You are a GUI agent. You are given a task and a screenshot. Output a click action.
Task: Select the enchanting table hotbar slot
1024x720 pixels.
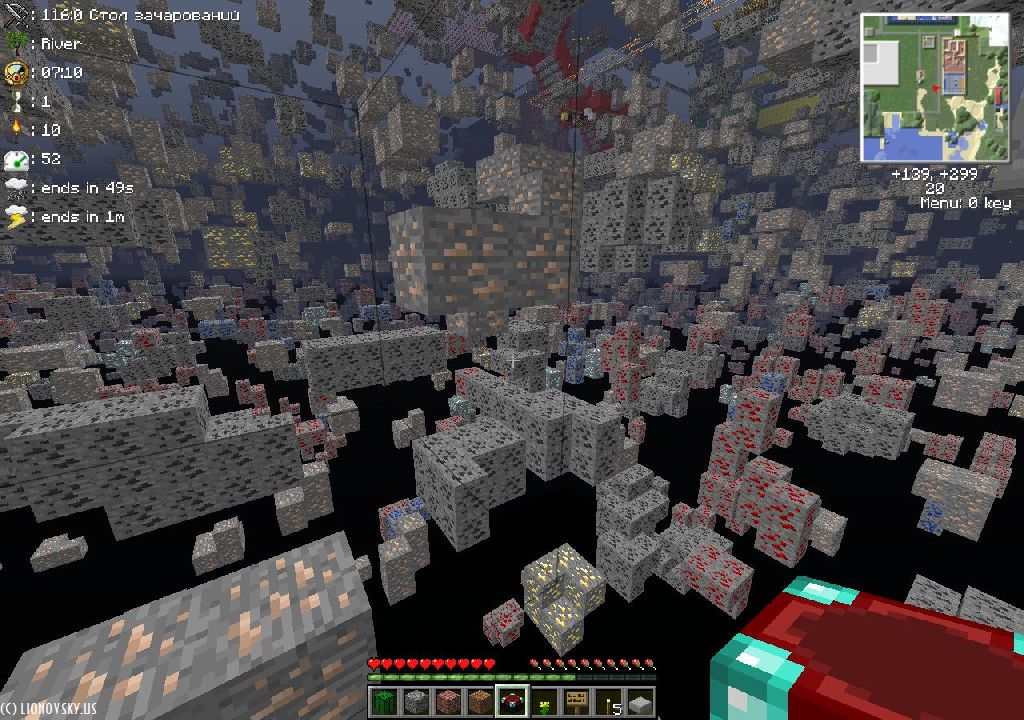pos(512,702)
